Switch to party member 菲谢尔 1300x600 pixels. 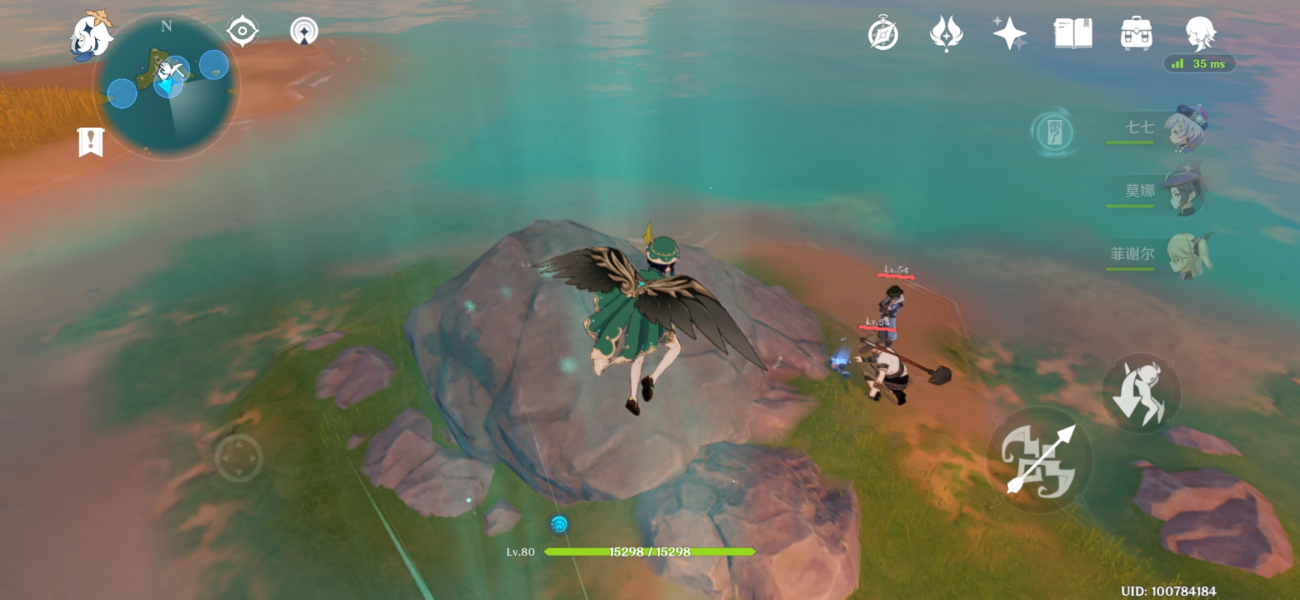pos(1188,255)
